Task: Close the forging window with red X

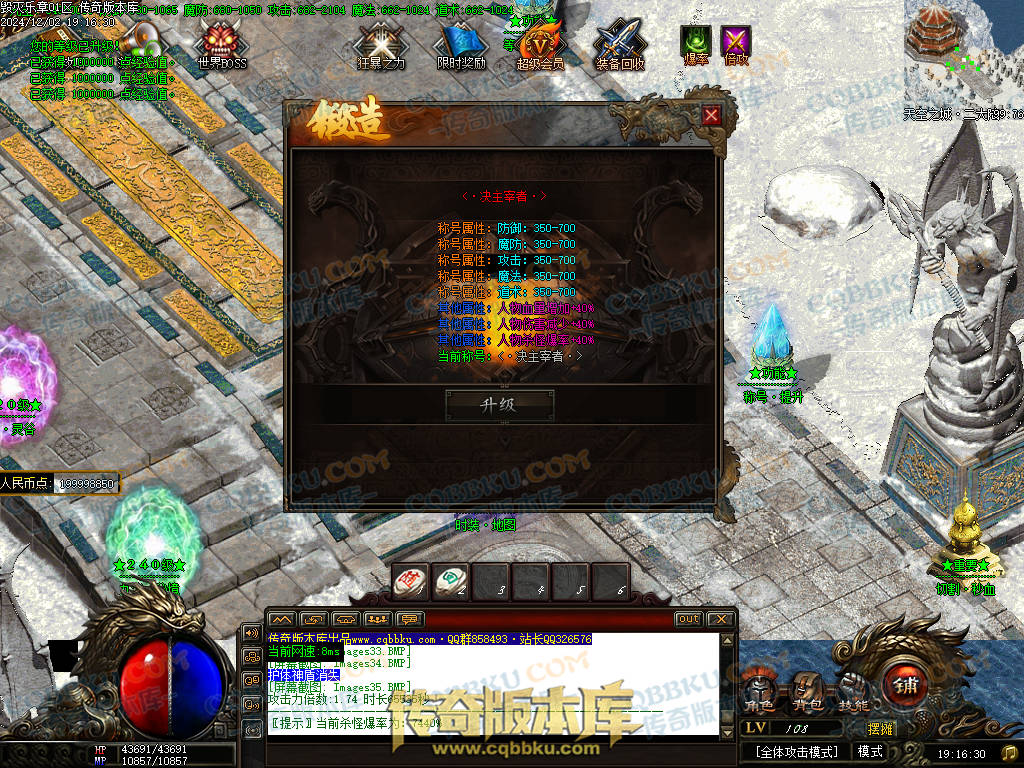Action: click(x=711, y=116)
